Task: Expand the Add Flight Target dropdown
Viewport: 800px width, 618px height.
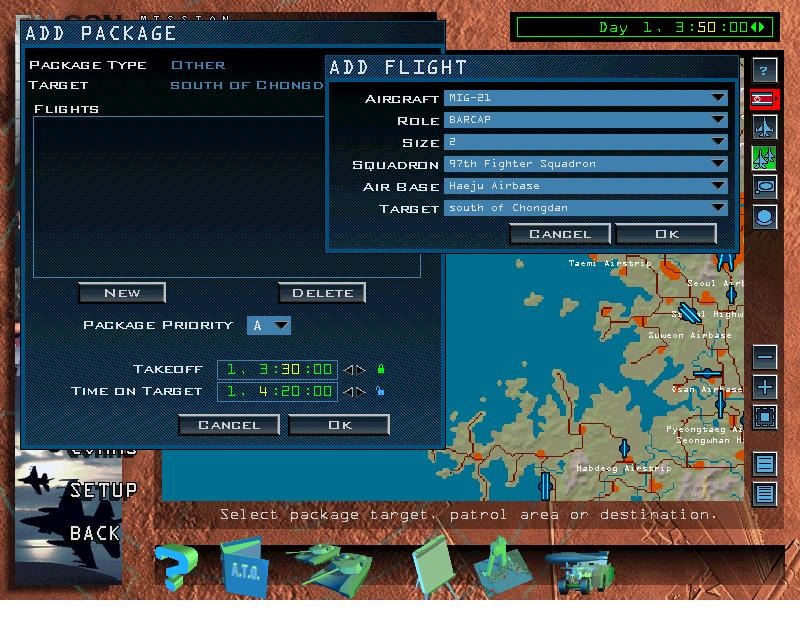Action: 585,208
